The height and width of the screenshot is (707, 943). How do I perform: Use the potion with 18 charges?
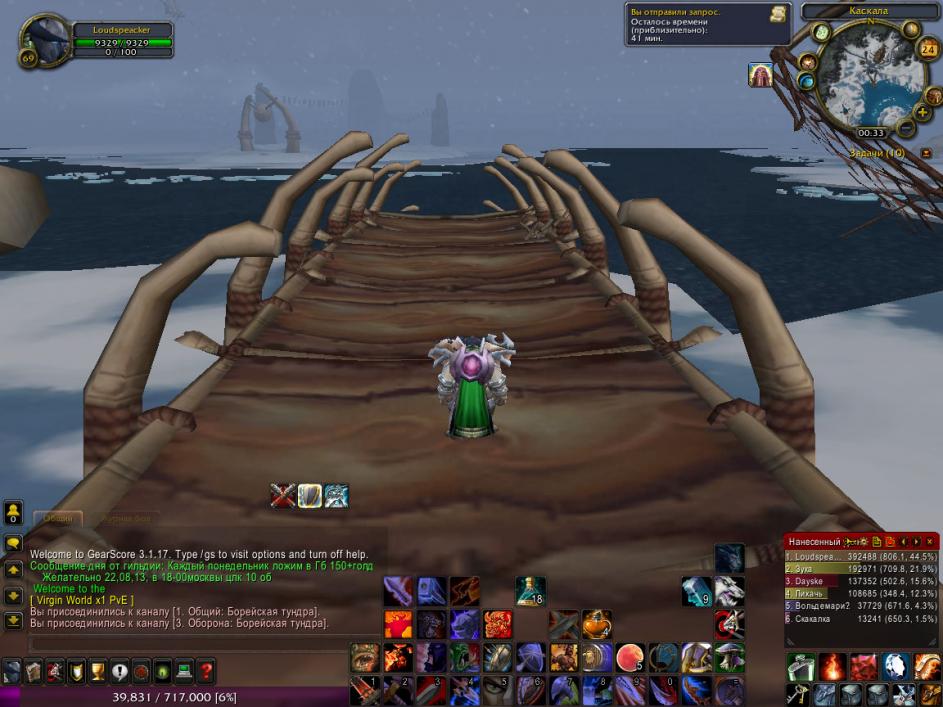pyautogui.click(x=530, y=591)
